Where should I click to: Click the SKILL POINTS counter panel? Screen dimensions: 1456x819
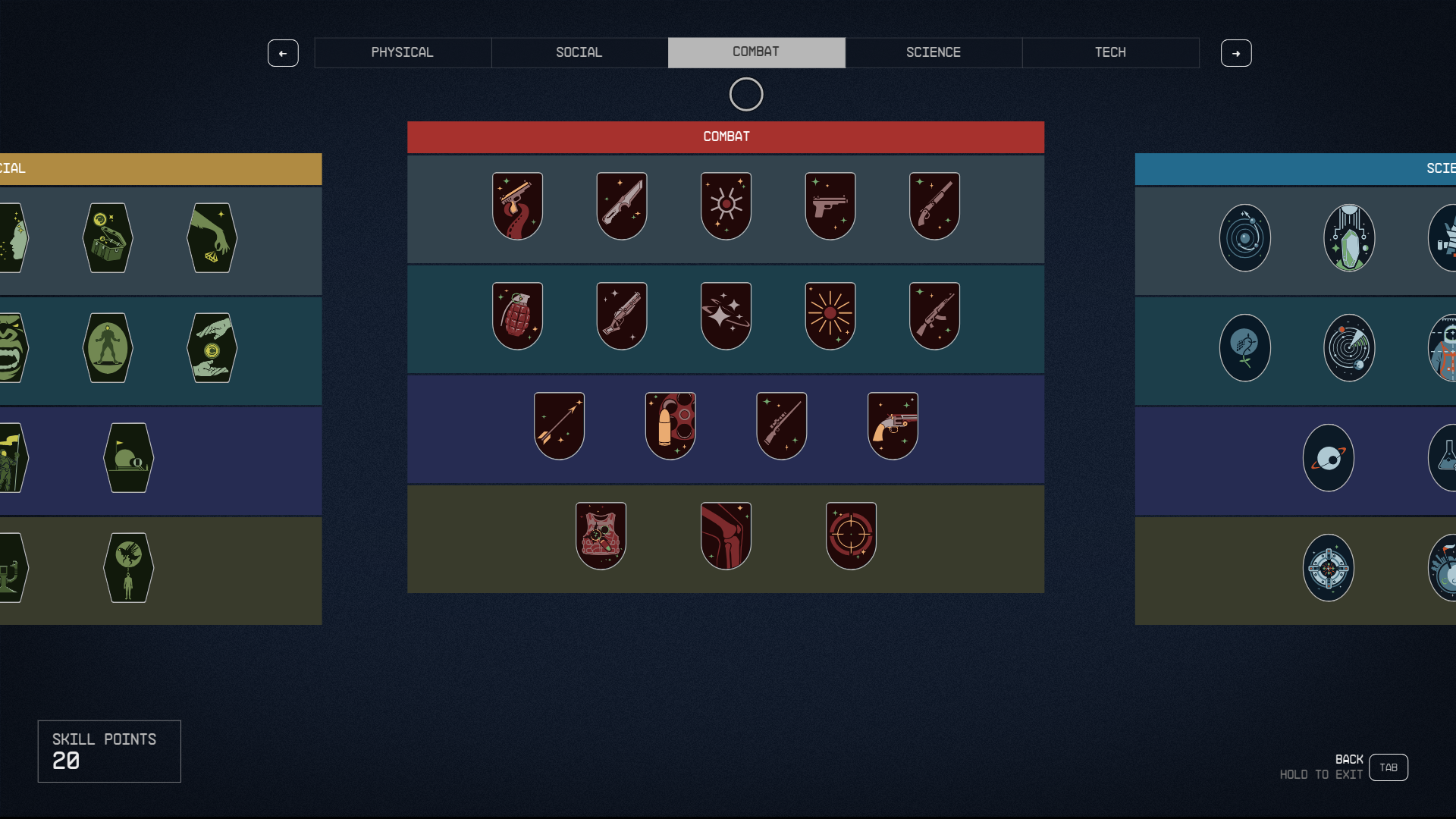coord(108,751)
